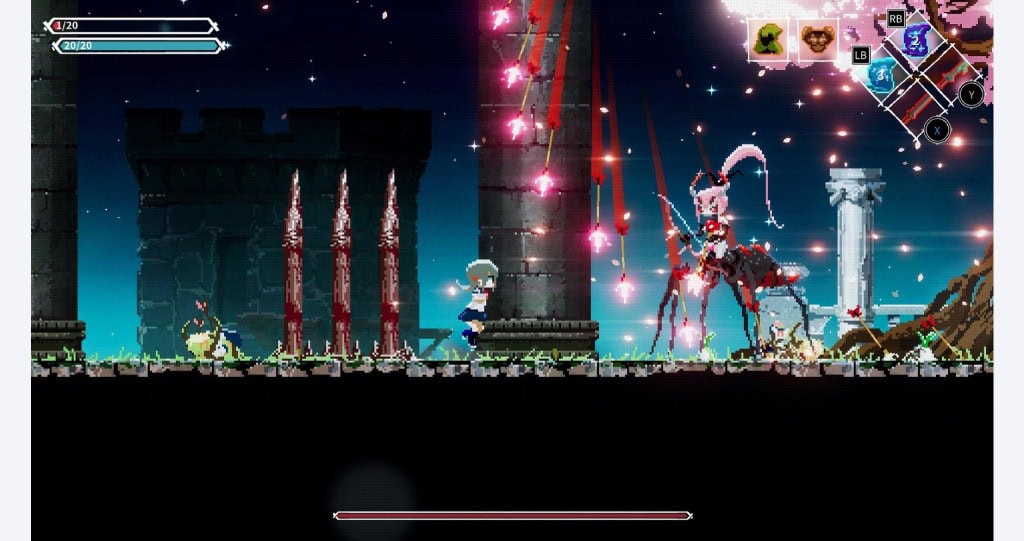
Task: Select the brown horned mask icon
Action: click(x=817, y=40)
